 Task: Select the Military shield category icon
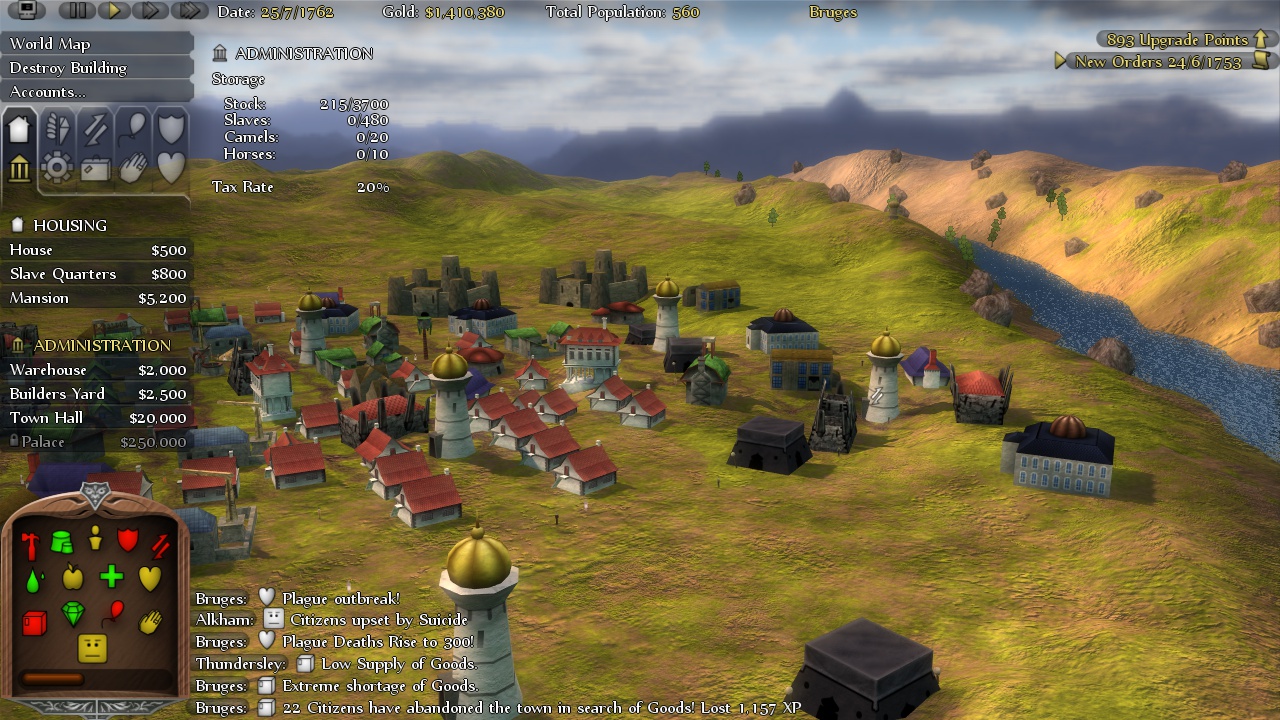(x=170, y=128)
